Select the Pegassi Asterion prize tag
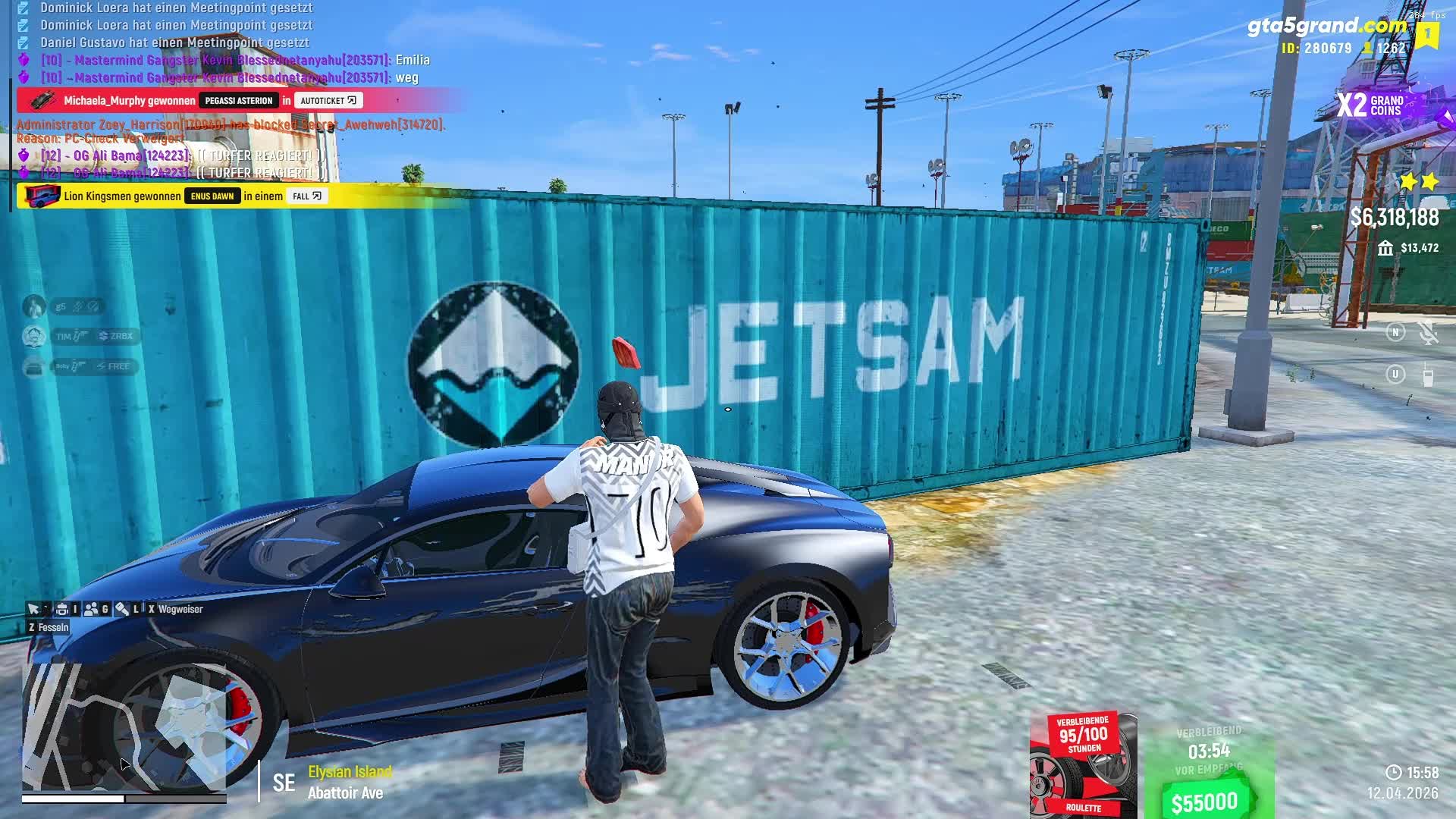Viewport: 1456px width, 819px height. point(238,100)
